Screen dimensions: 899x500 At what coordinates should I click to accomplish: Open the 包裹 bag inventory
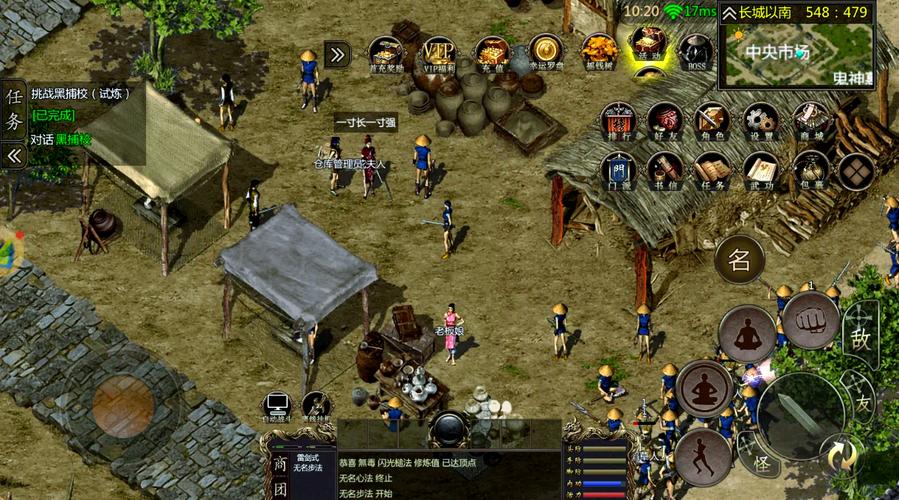pyautogui.click(x=812, y=171)
